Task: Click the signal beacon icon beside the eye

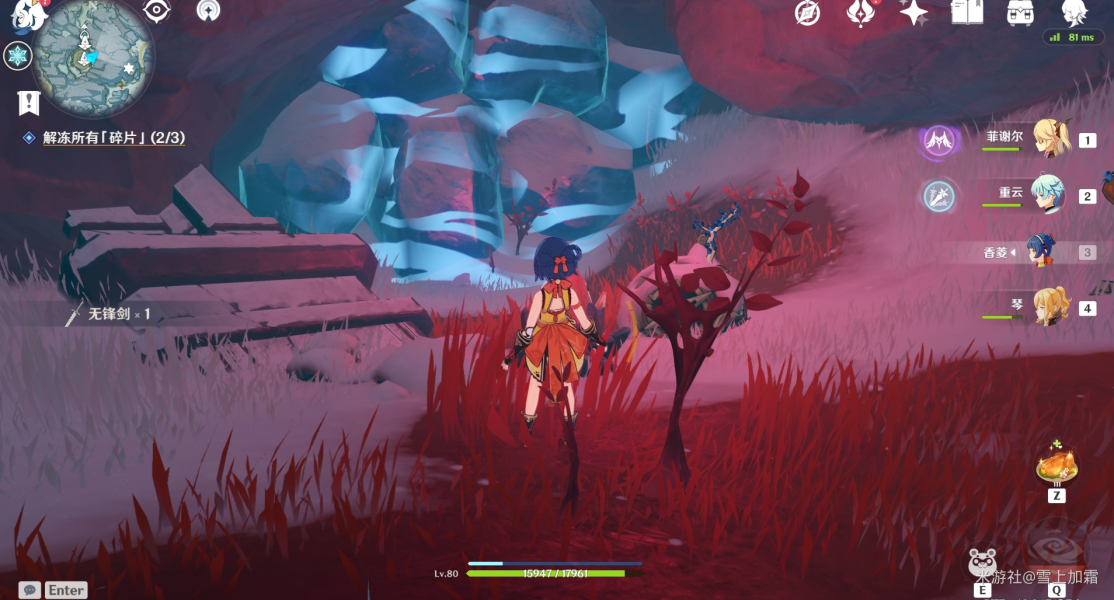Action: [208, 11]
